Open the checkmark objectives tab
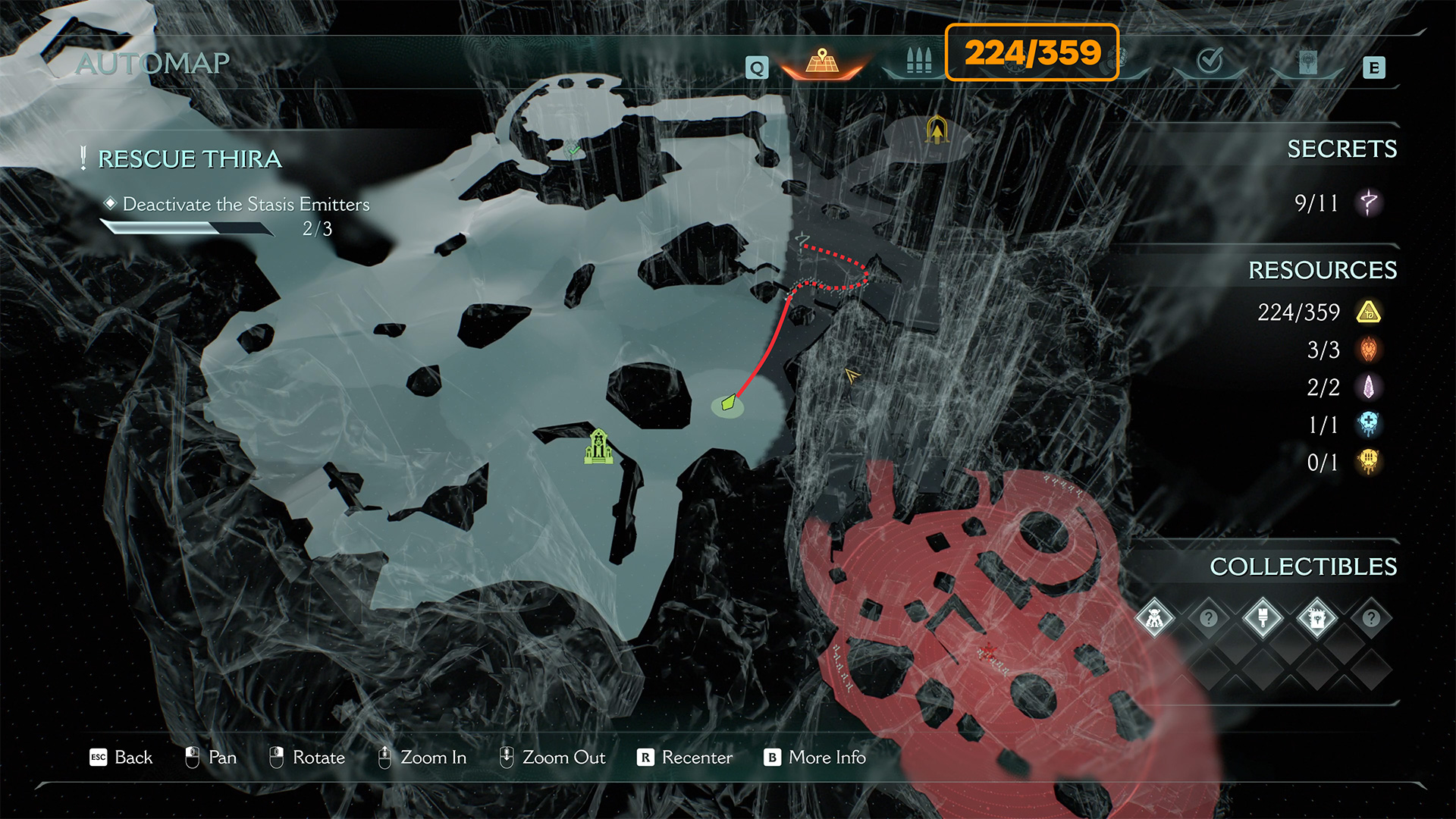This screenshot has height=819, width=1456. click(1210, 60)
